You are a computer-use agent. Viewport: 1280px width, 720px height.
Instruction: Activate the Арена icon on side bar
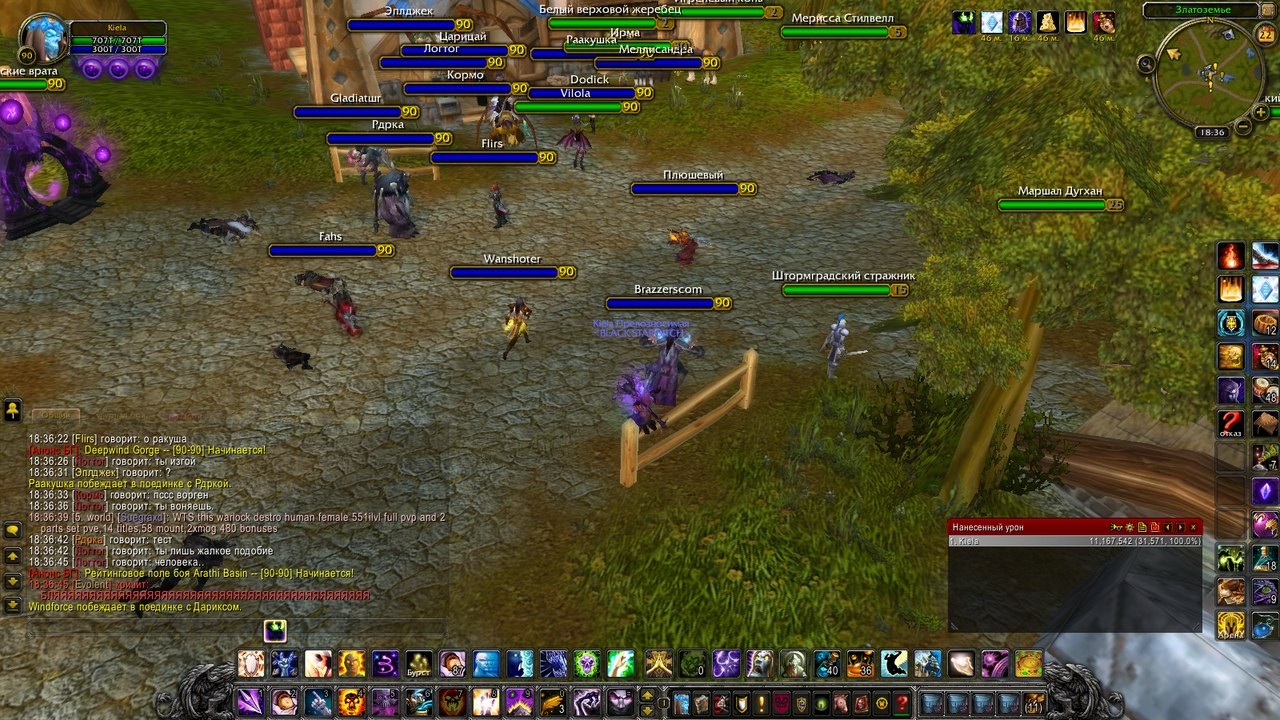point(1231,626)
